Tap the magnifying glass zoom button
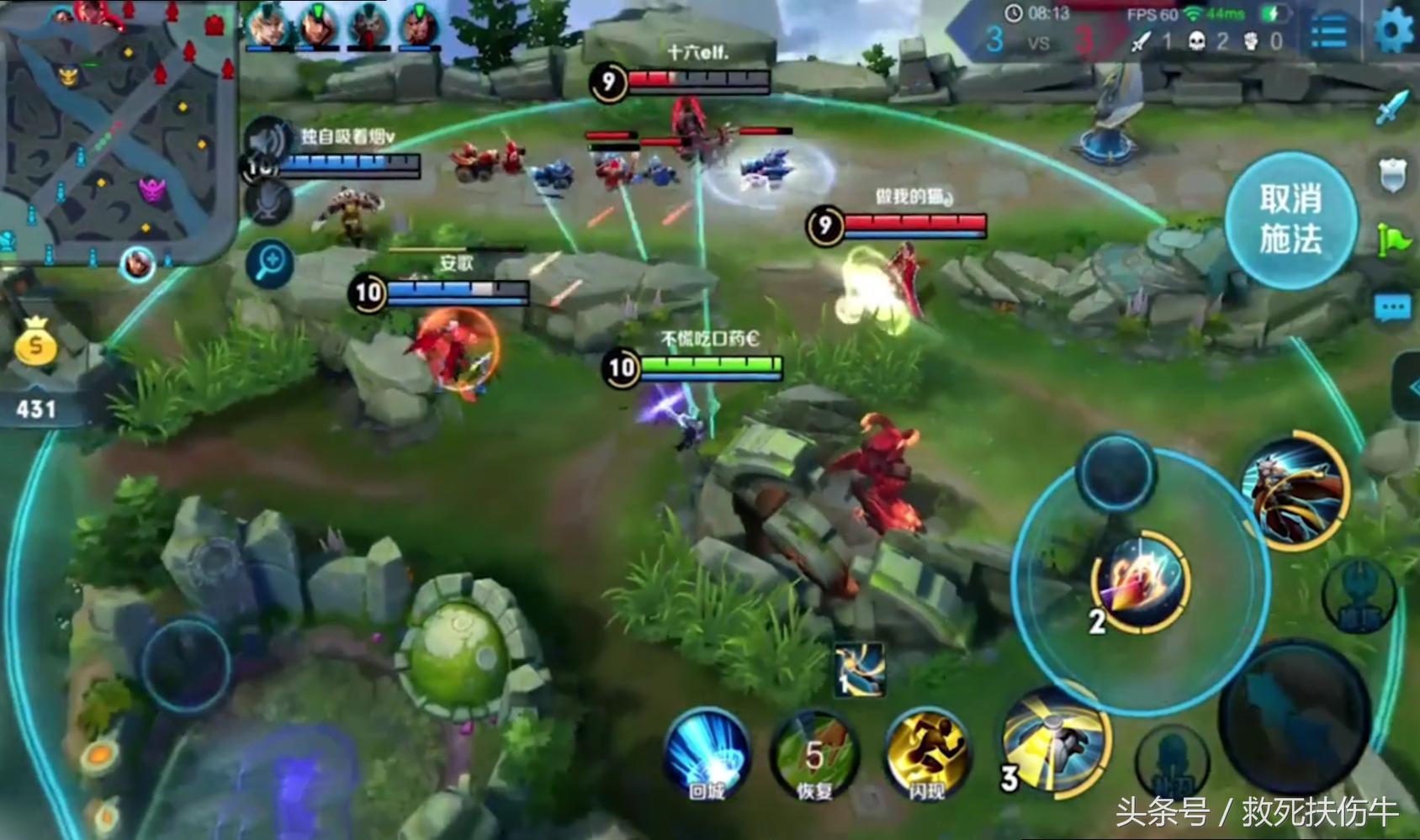The height and width of the screenshot is (840, 1420). [270, 264]
